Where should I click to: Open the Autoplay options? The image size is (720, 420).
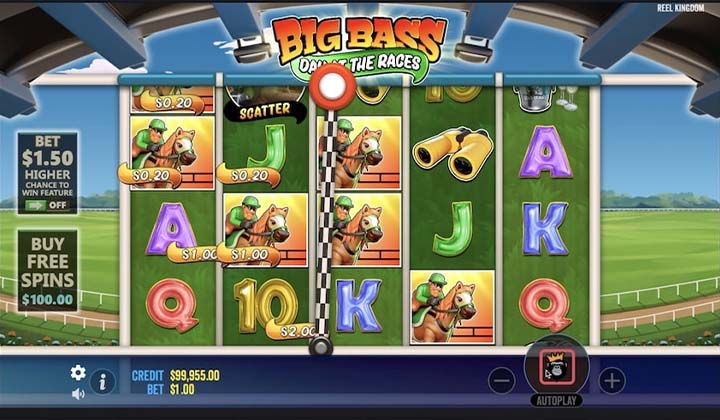(556, 400)
